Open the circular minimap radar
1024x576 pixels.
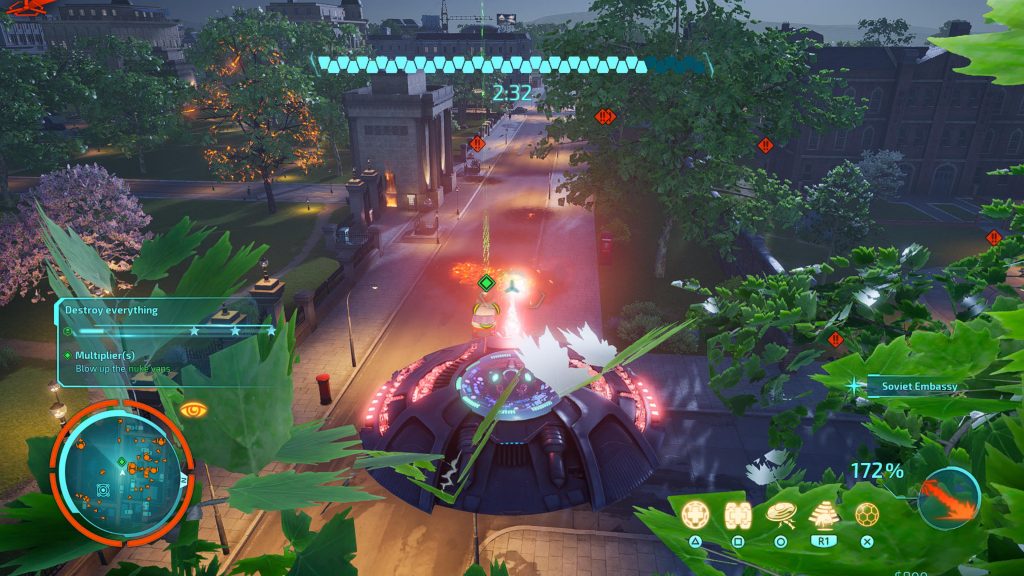[x=121, y=468]
